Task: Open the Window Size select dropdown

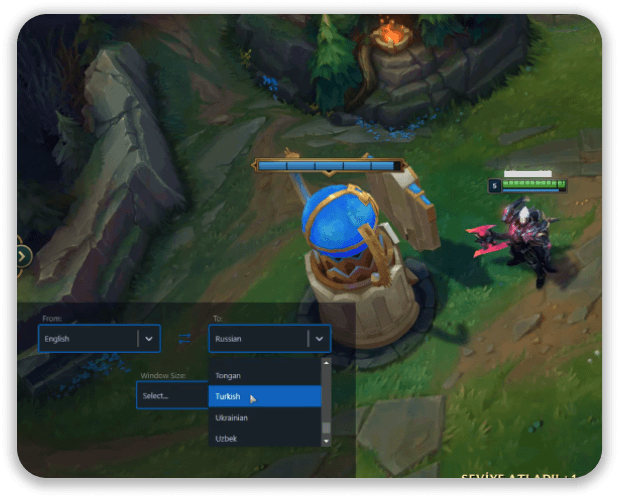Action: click(x=168, y=395)
